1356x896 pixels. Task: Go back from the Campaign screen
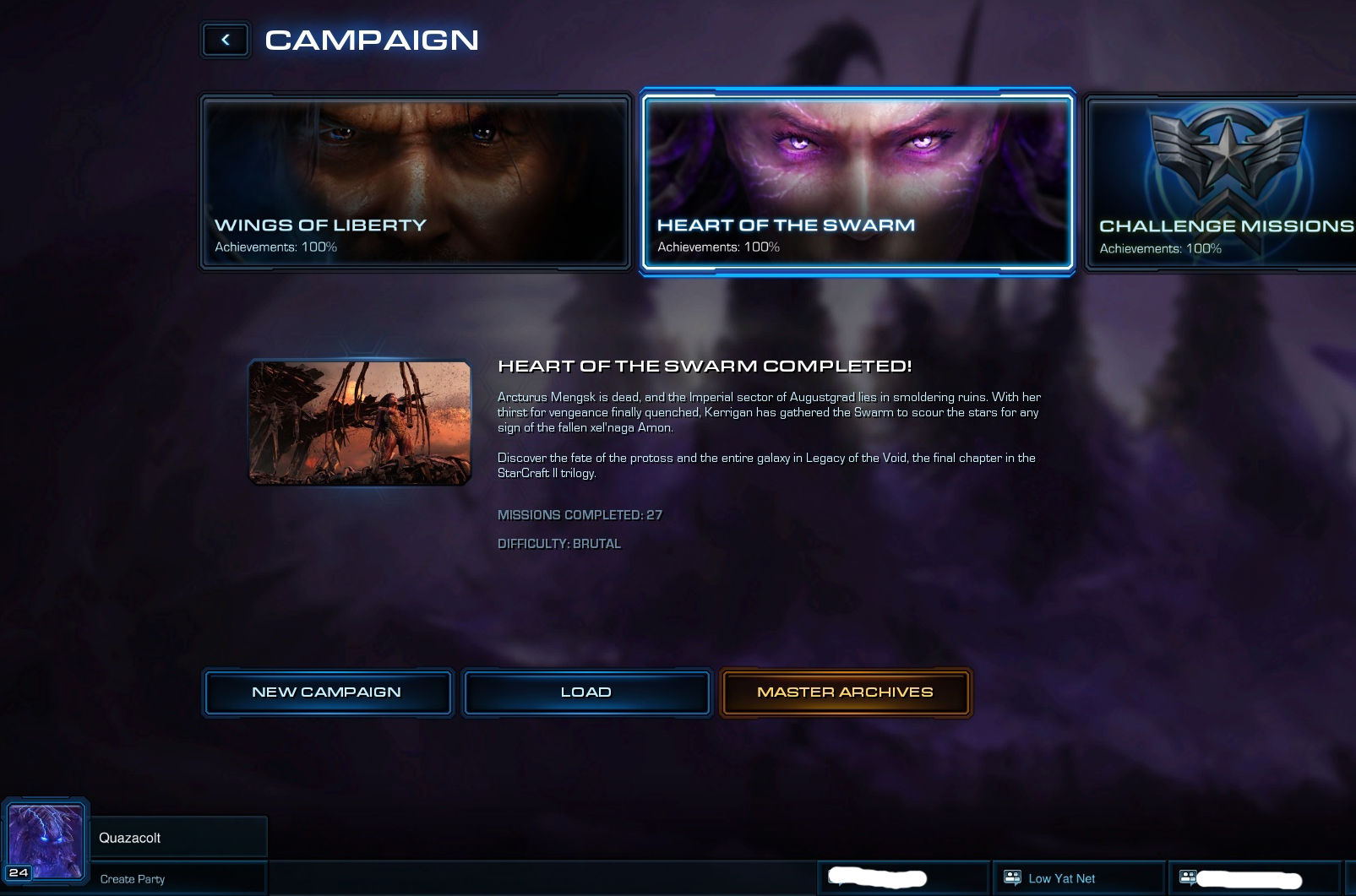[226, 40]
